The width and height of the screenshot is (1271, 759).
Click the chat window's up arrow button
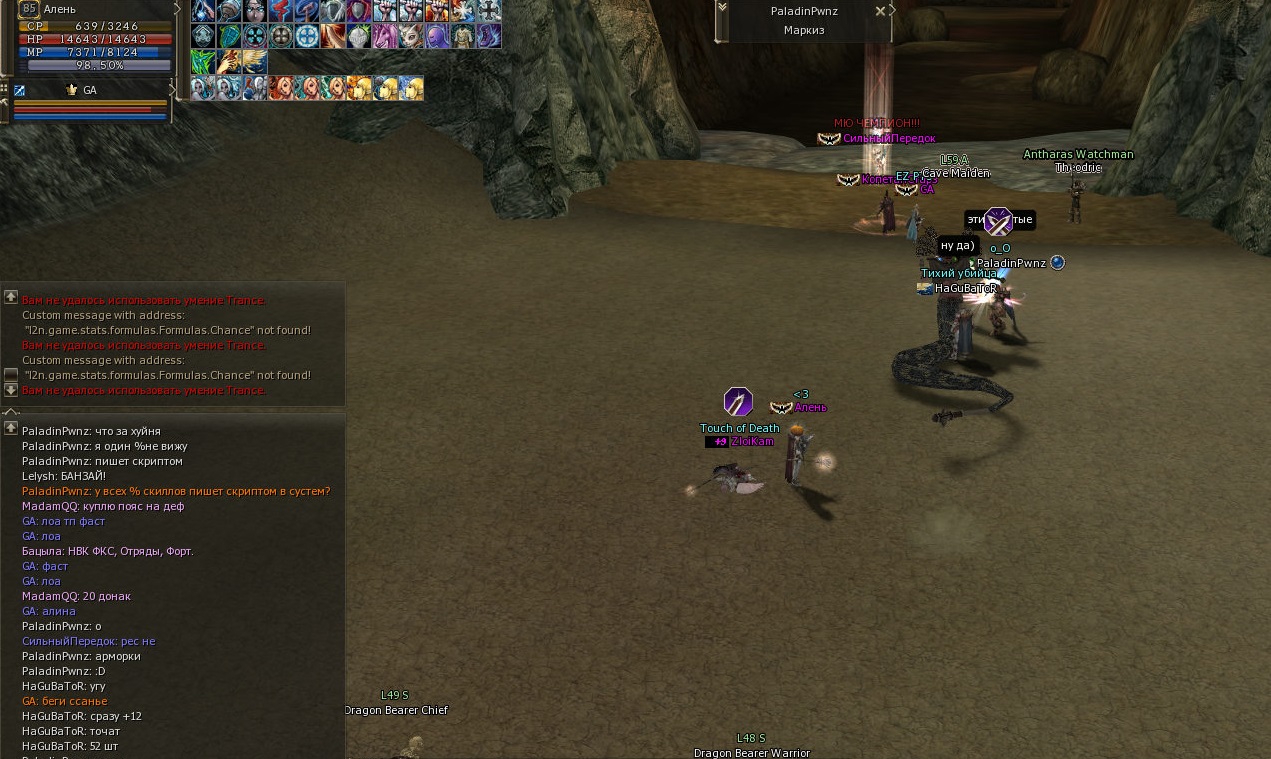click(11, 428)
